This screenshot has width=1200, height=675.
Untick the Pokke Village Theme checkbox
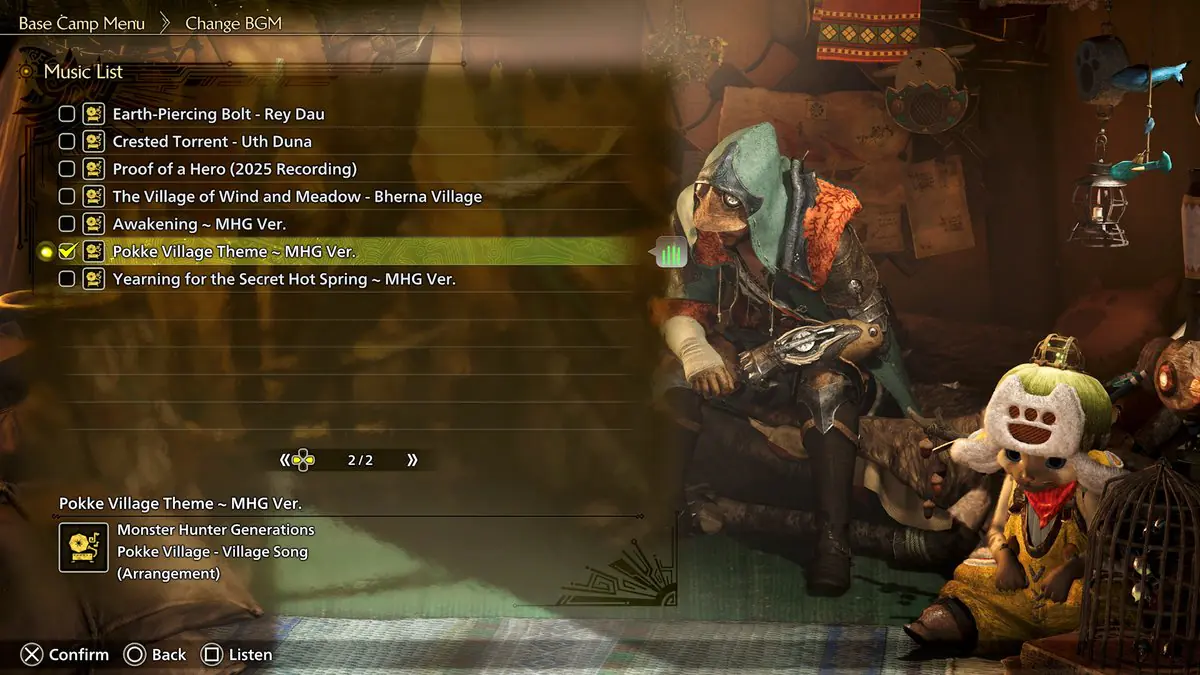click(x=67, y=252)
